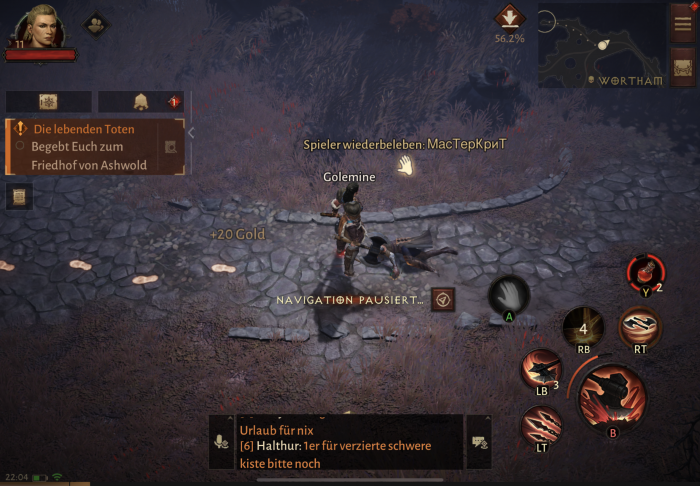Tap the interact hand button
The width and height of the screenshot is (700, 486).
tap(508, 296)
